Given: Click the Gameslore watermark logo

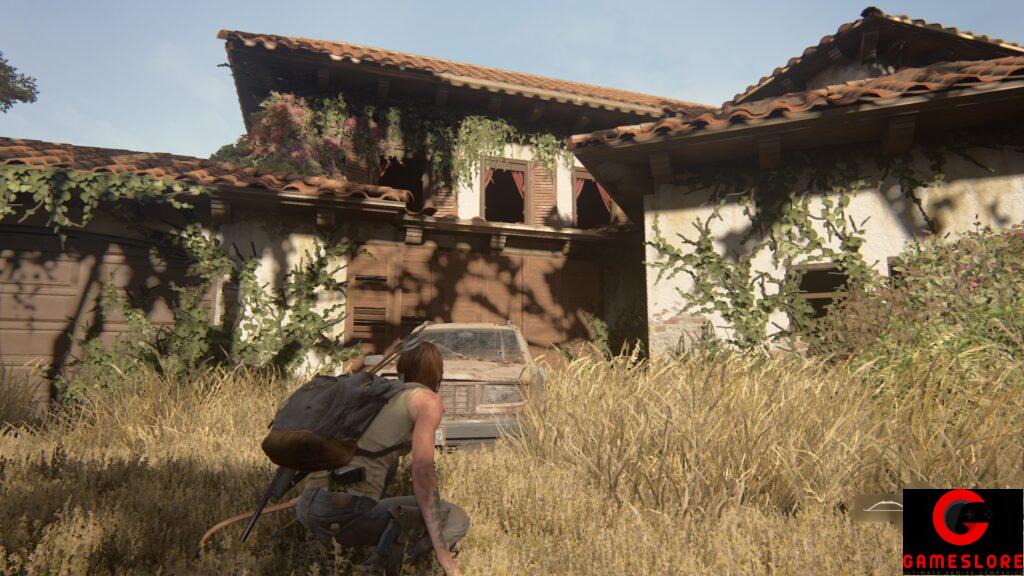Looking at the screenshot, I should [962, 531].
